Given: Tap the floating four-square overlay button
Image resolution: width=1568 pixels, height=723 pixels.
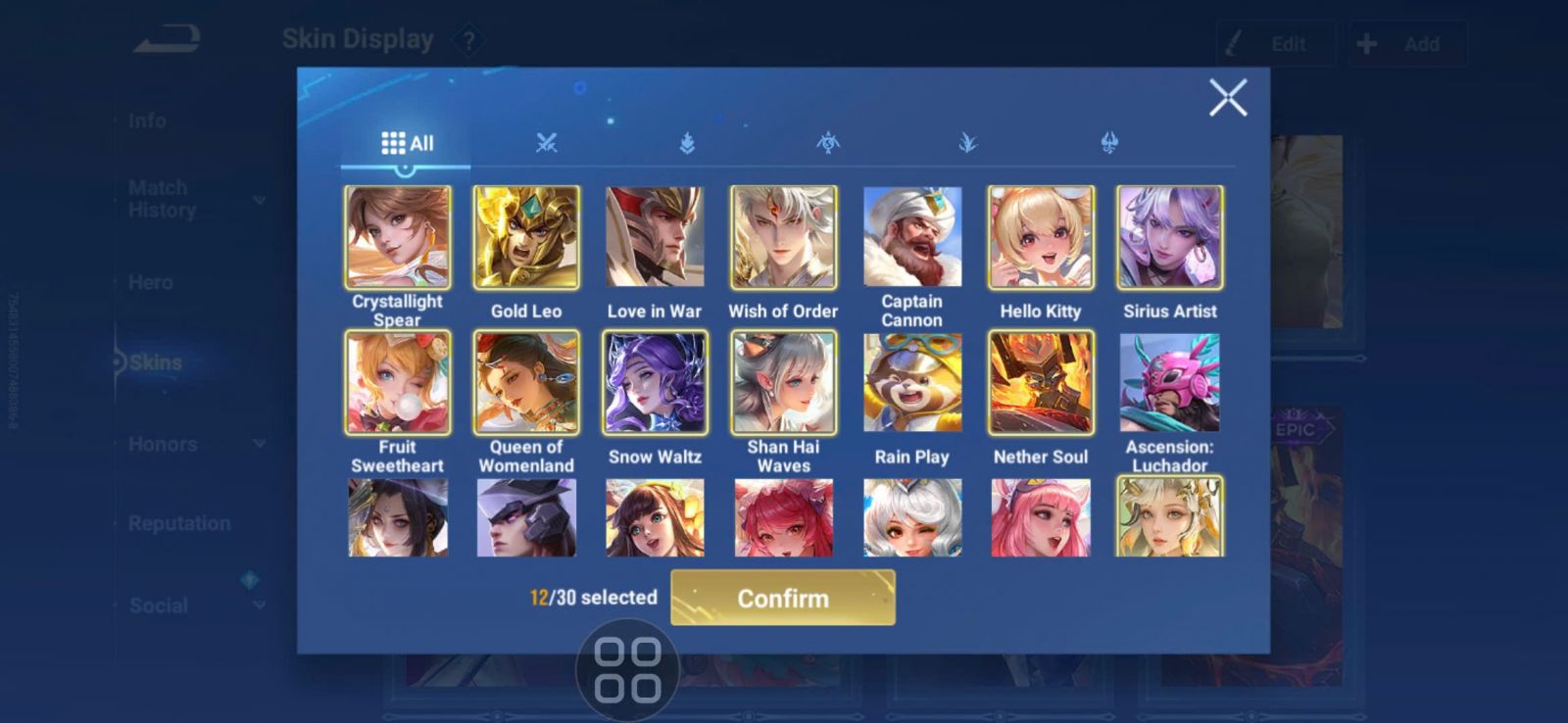Looking at the screenshot, I should point(627,670).
